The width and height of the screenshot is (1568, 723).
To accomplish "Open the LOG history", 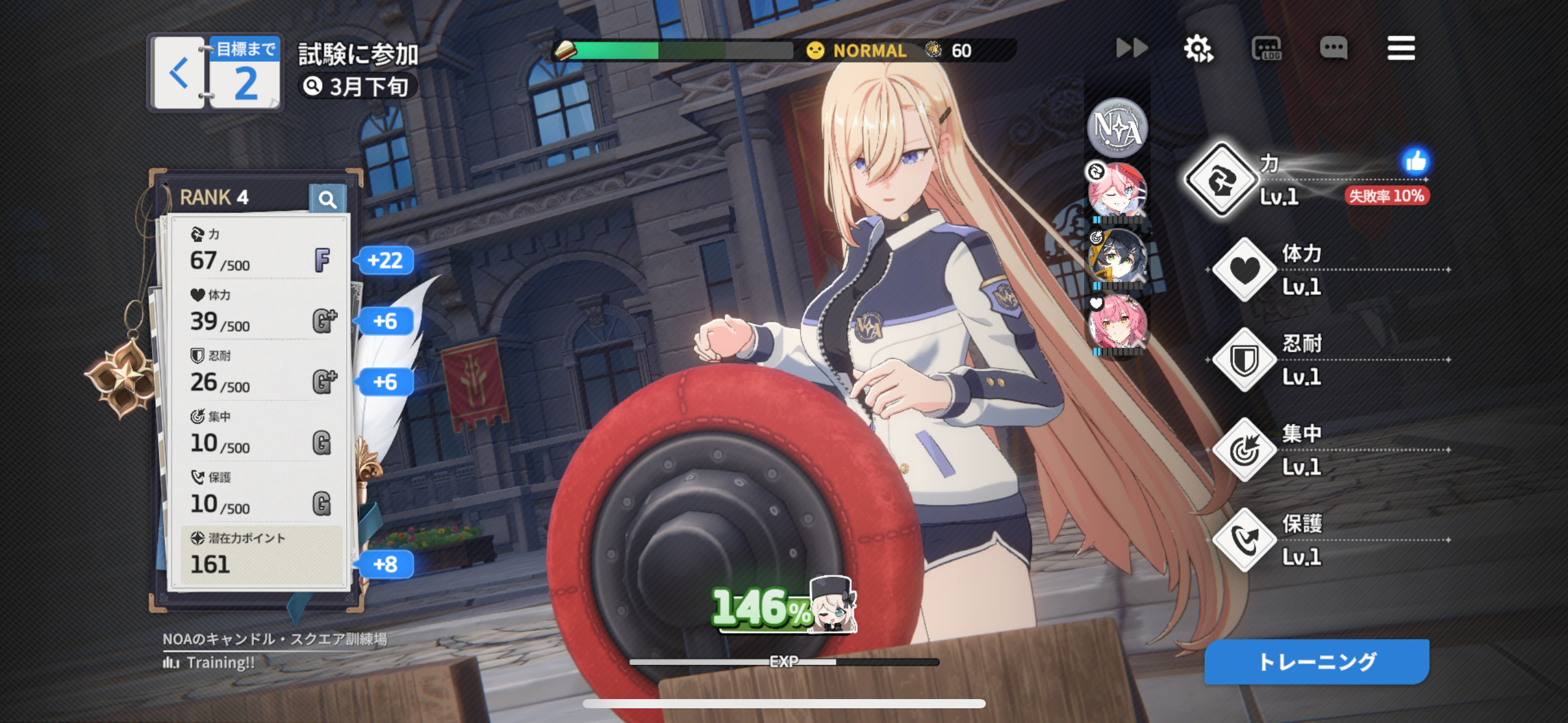I will coord(1266,48).
